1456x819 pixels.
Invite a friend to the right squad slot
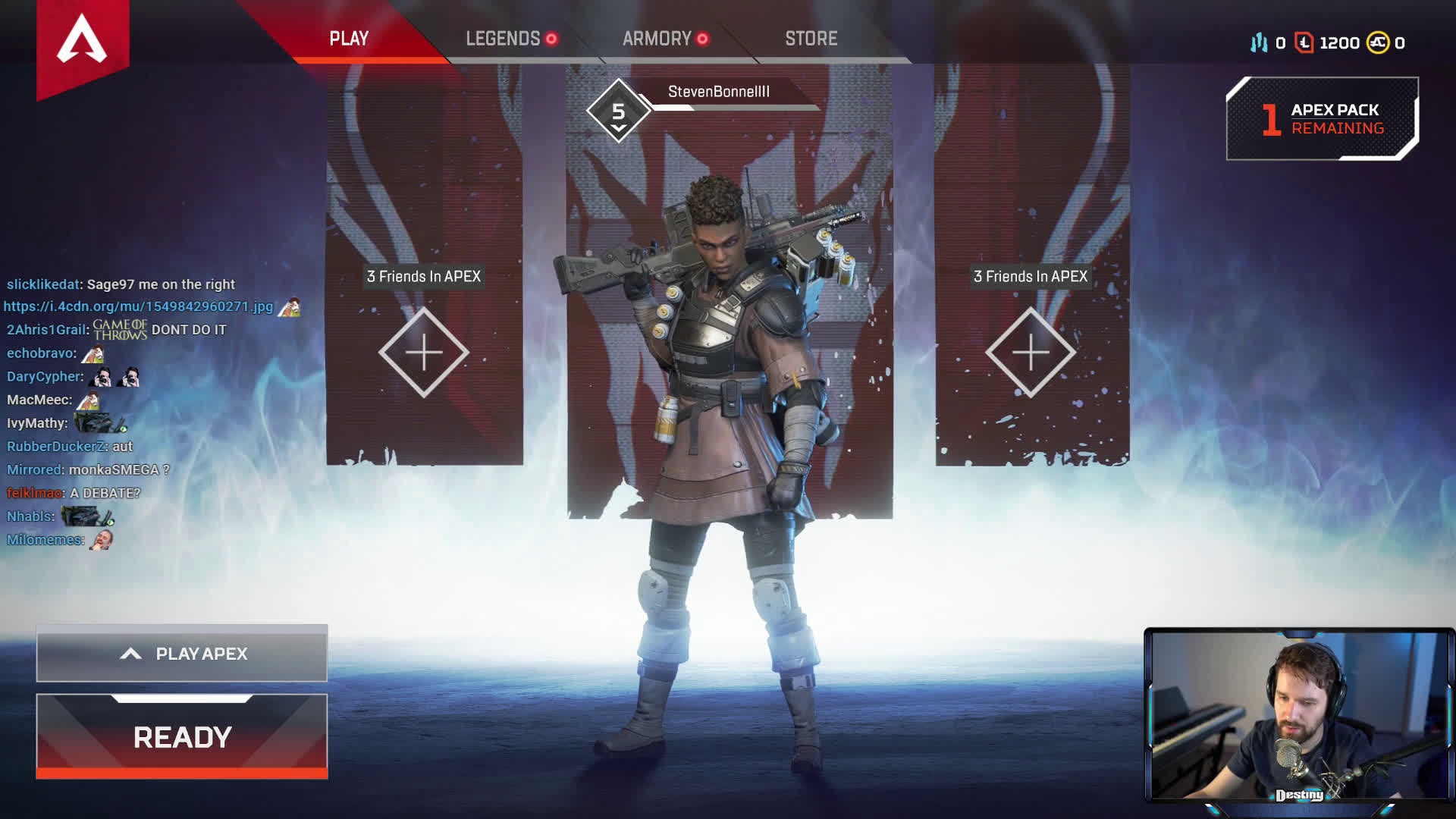[x=1031, y=353]
